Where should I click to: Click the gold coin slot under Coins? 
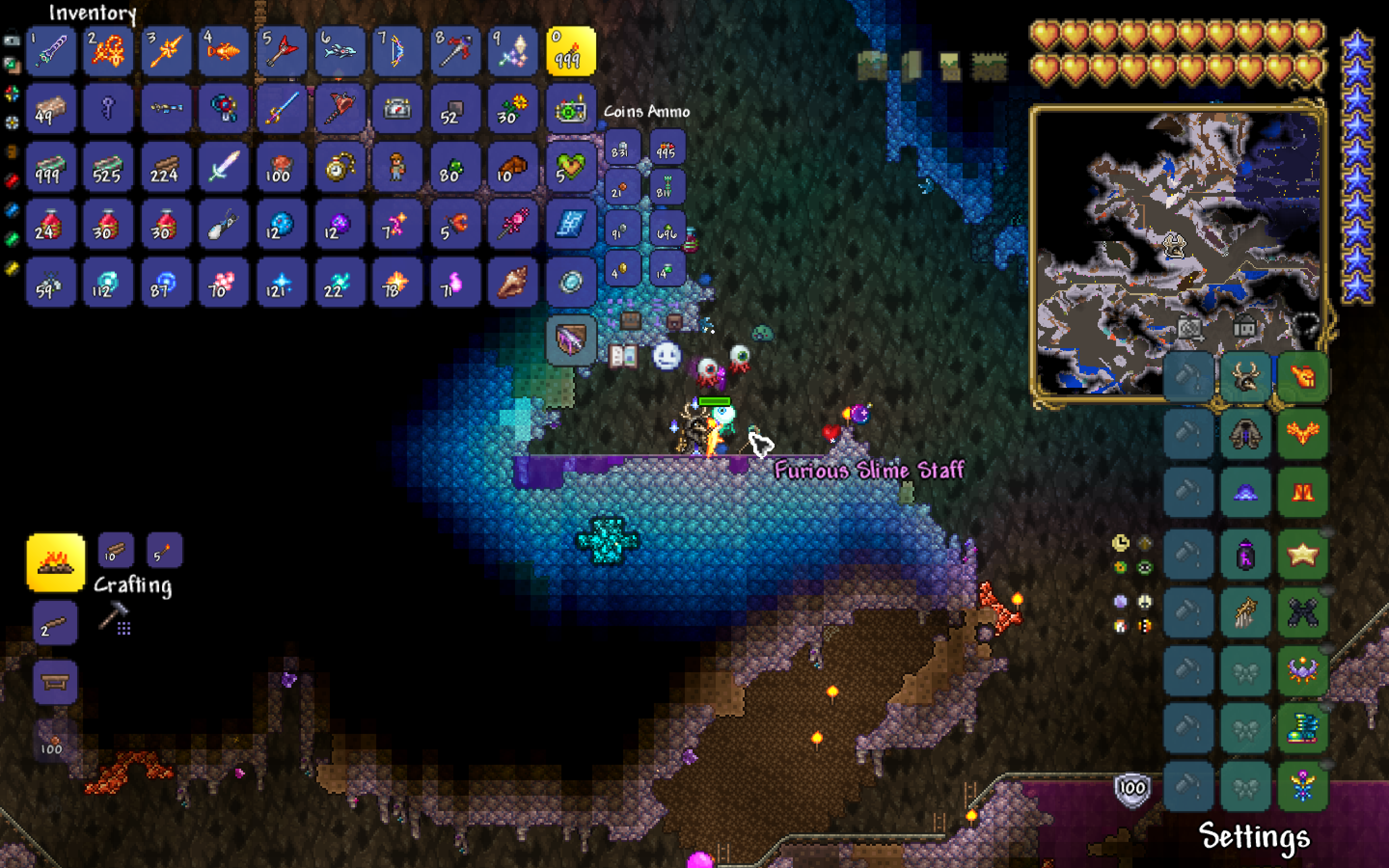(622, 270)
